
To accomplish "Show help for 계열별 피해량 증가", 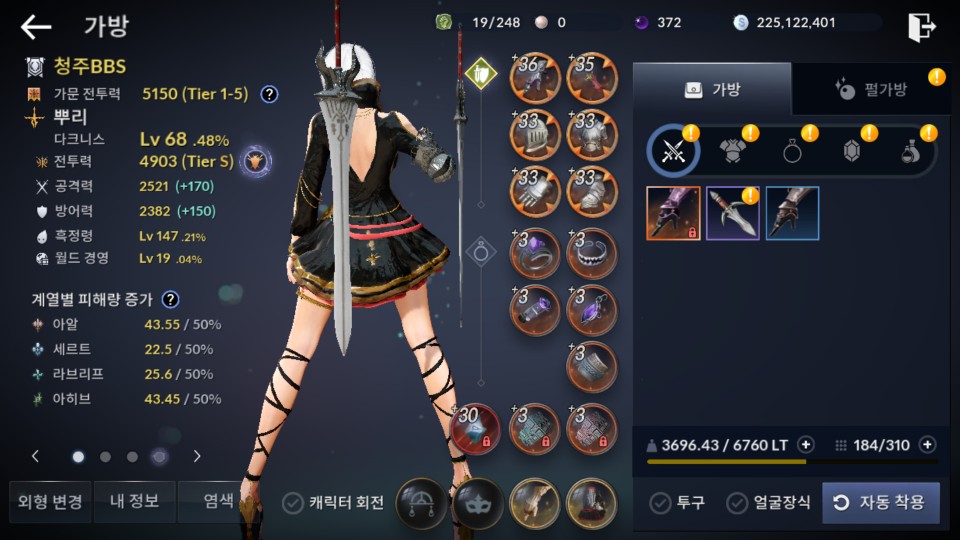I will coord(171,299).
